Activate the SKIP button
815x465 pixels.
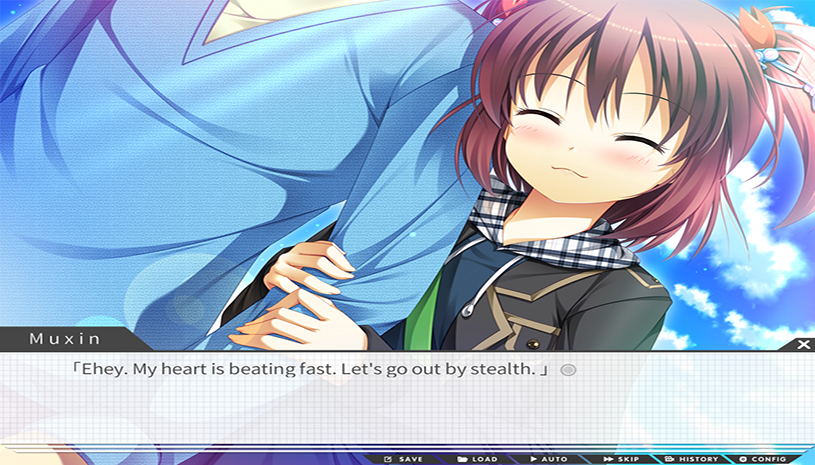(621, 459)
